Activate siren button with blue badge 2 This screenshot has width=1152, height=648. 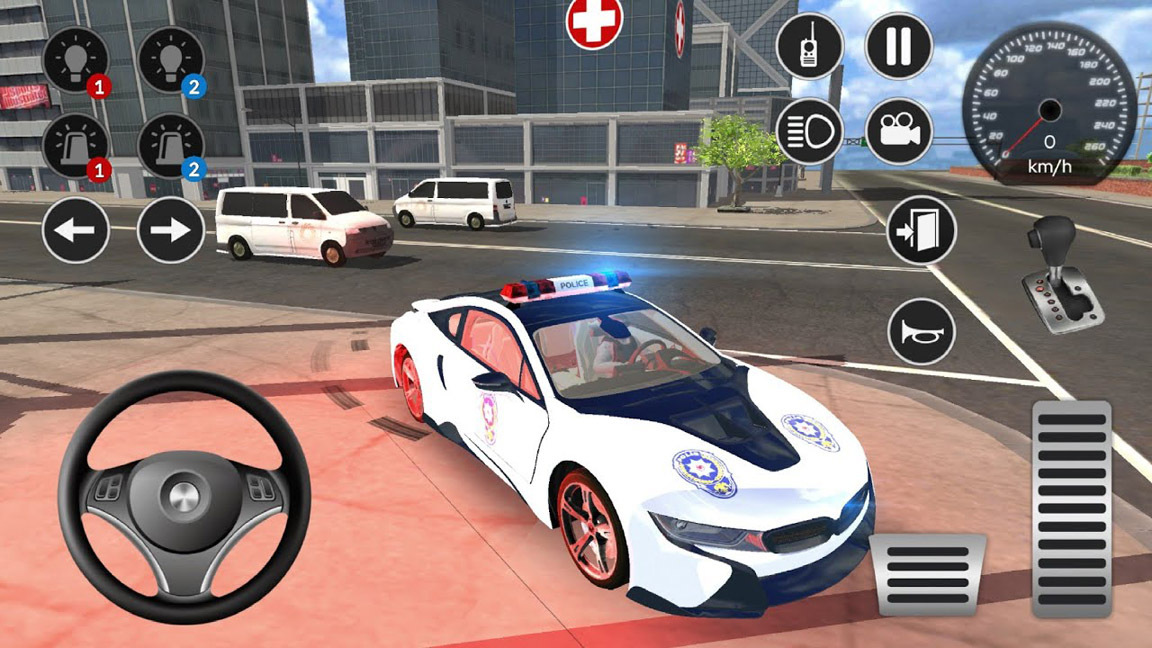pos(171,146)
